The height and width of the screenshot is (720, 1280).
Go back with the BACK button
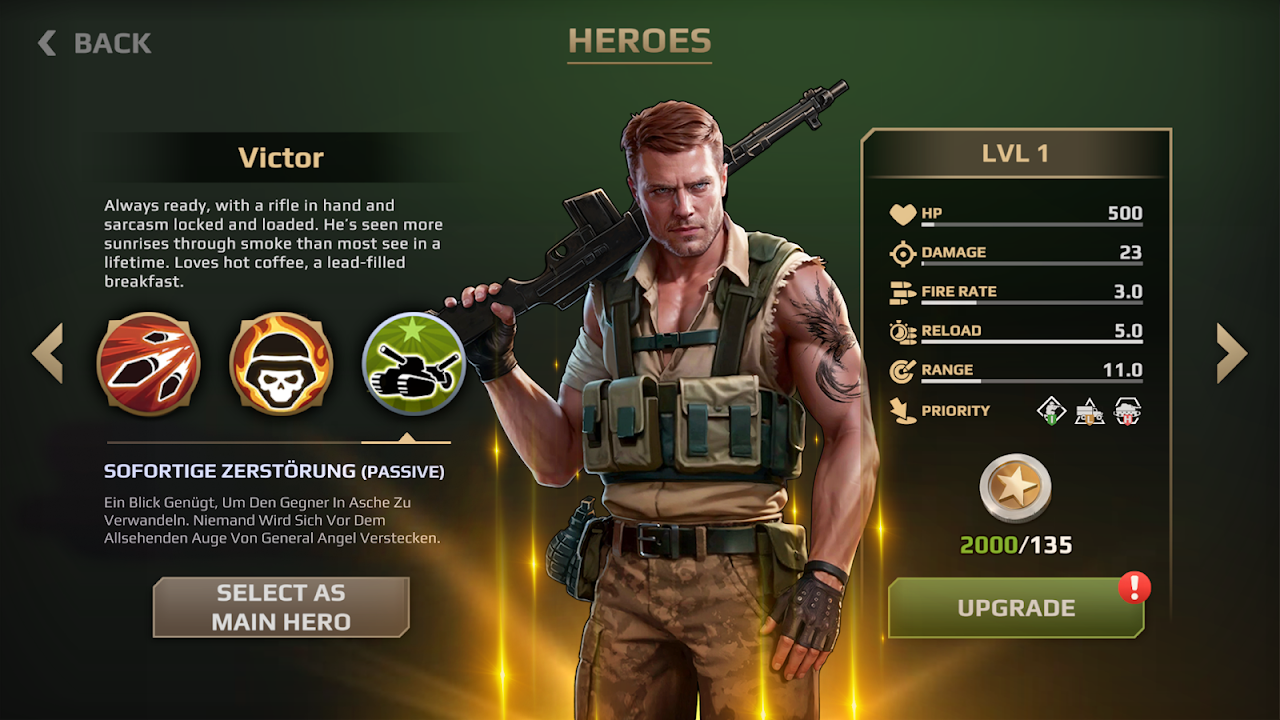tap(95, 43)
